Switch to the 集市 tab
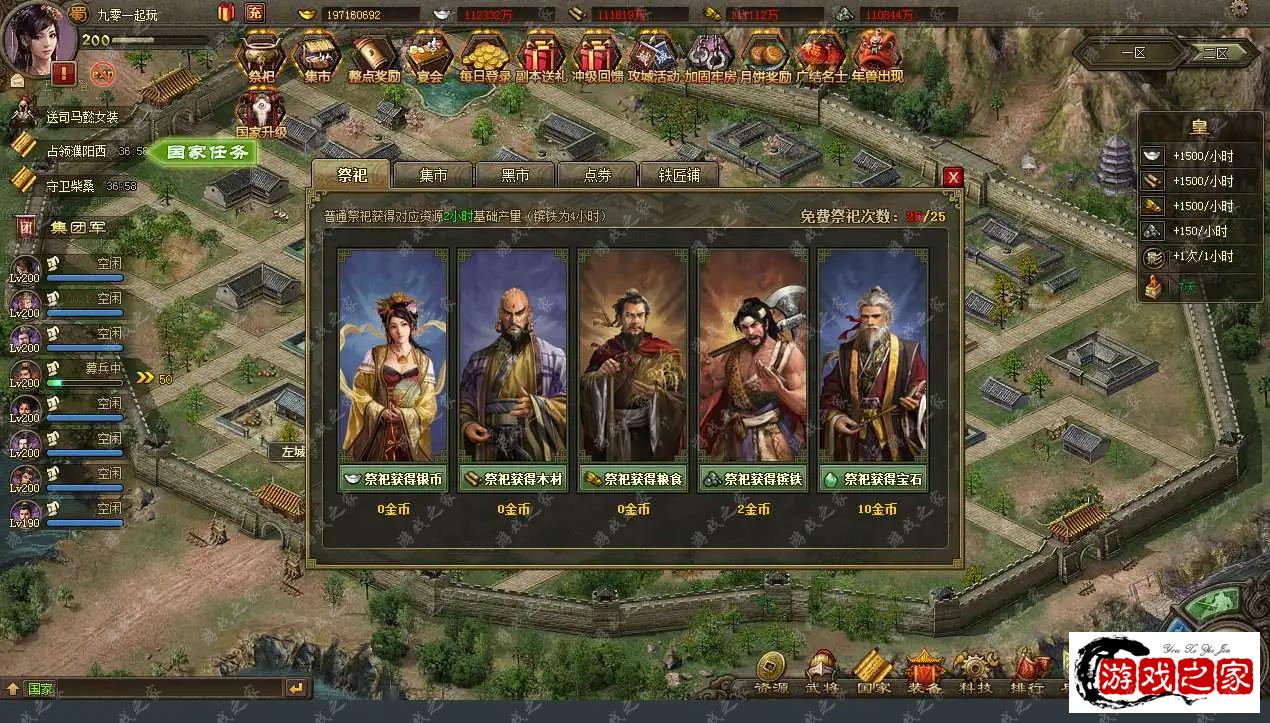The height and width of the screenshot is (723, 1270). 433,175
